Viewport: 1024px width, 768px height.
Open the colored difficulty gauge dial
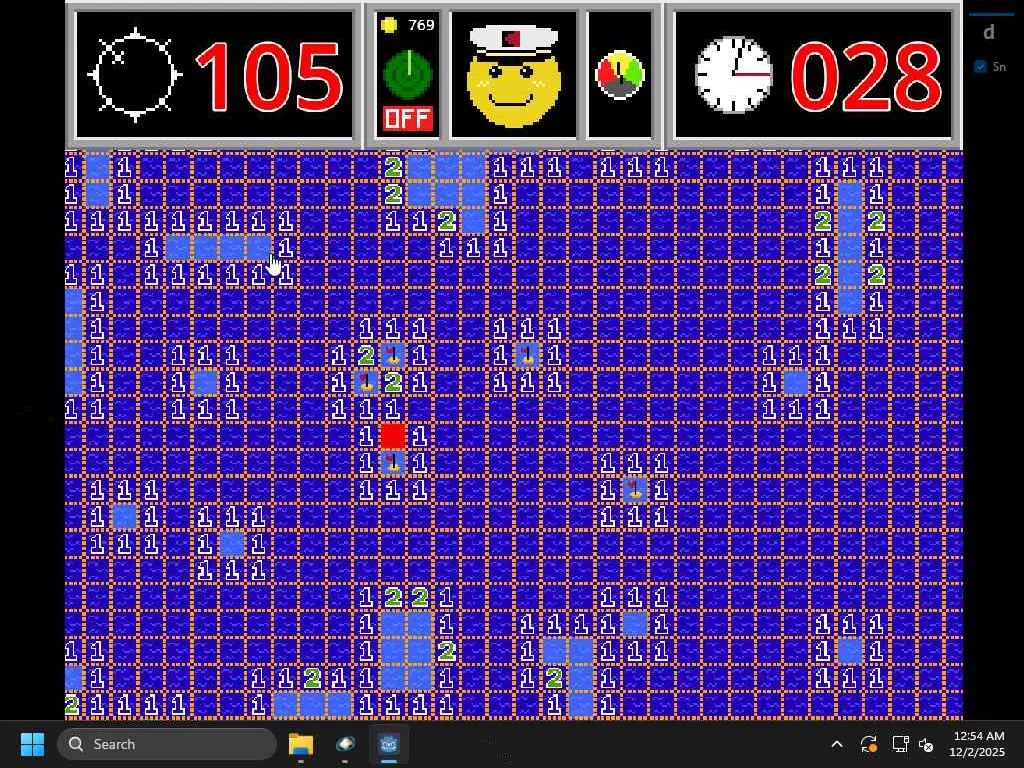[x=620, y=76]
